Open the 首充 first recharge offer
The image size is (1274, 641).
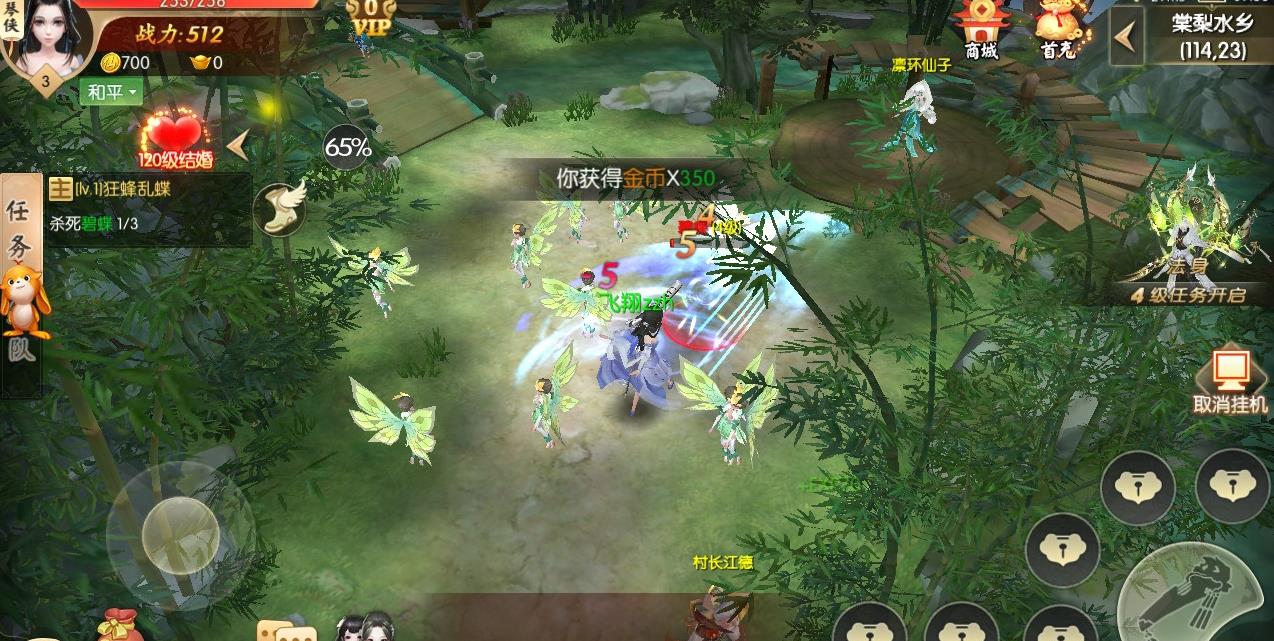(x=1057, y=28)
